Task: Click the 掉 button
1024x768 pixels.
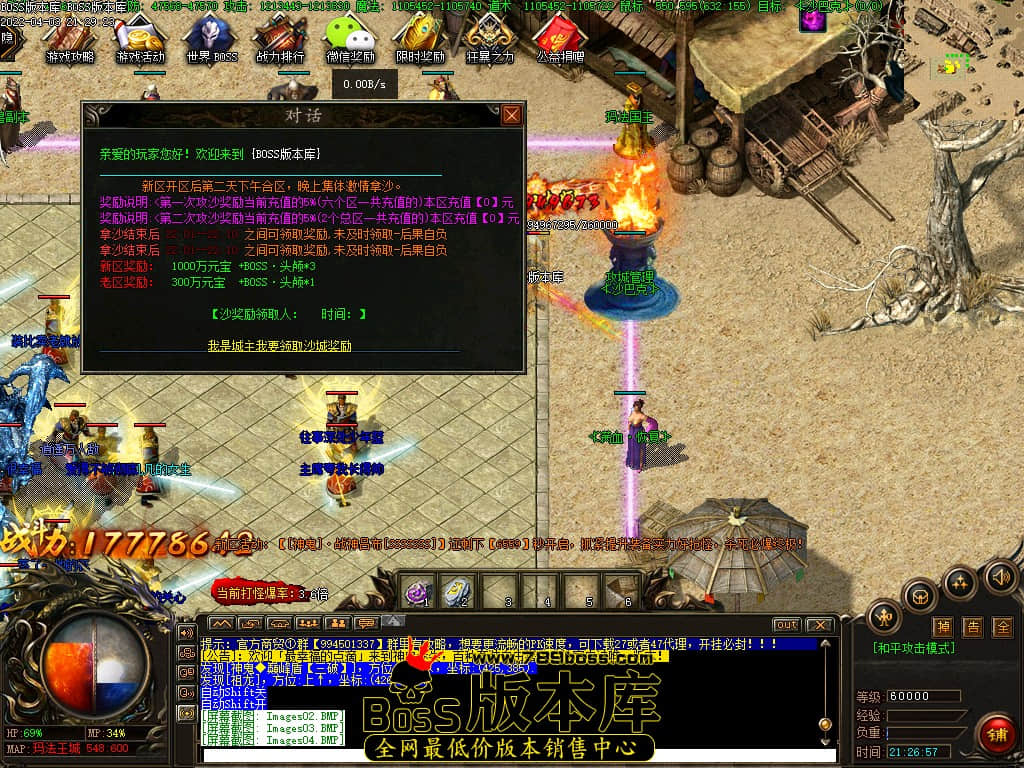Action: point(943,627)
